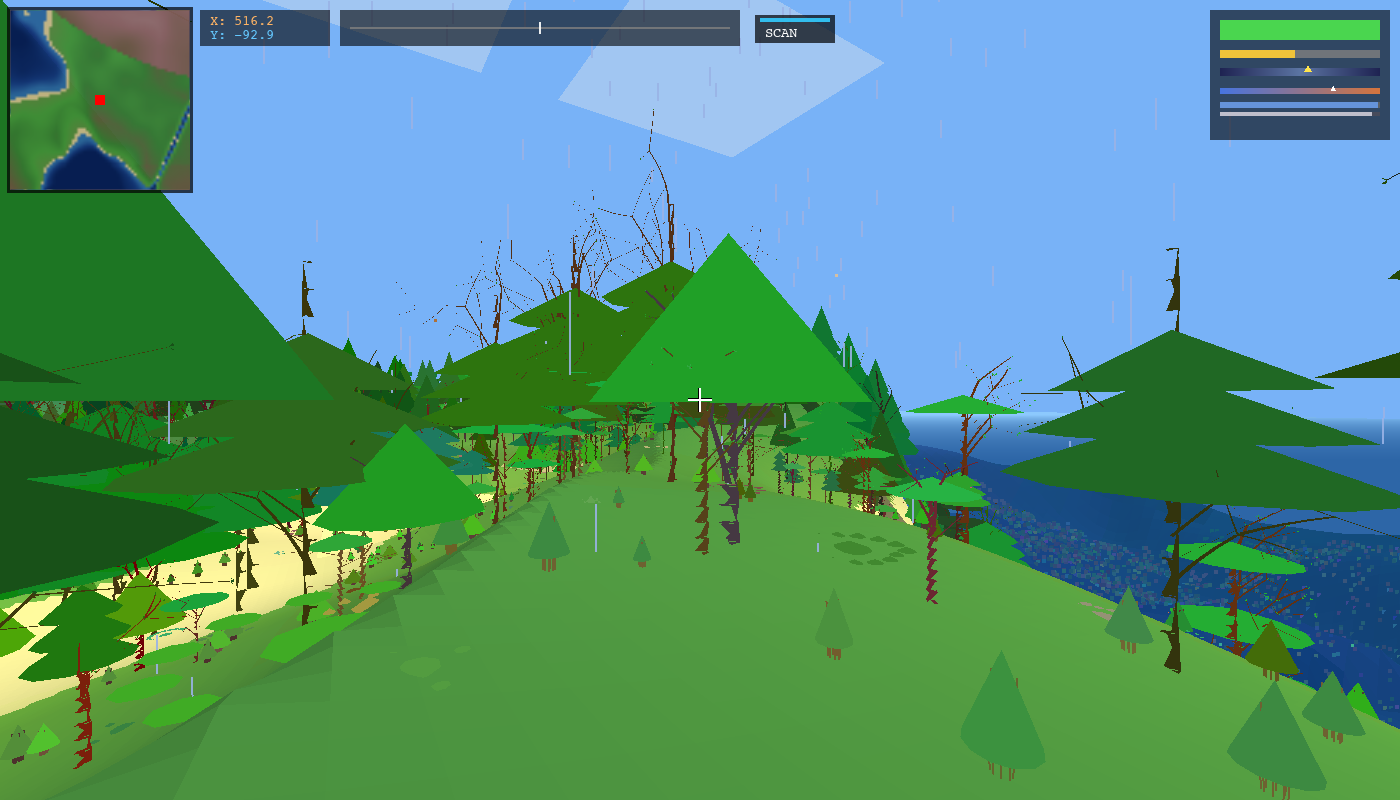Click the red position marker on the minimap
1400x800 pixels.
tap(99, 99)
